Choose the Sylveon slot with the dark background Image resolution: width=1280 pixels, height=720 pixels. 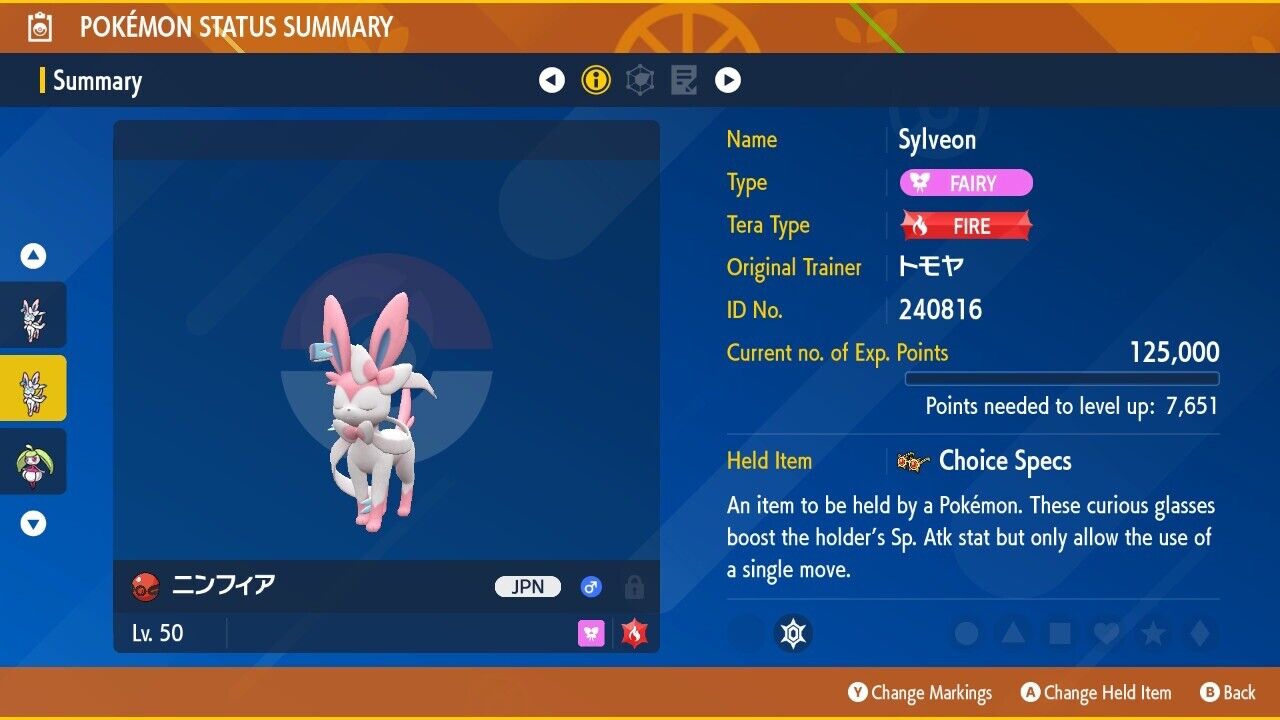coord(33,315)
